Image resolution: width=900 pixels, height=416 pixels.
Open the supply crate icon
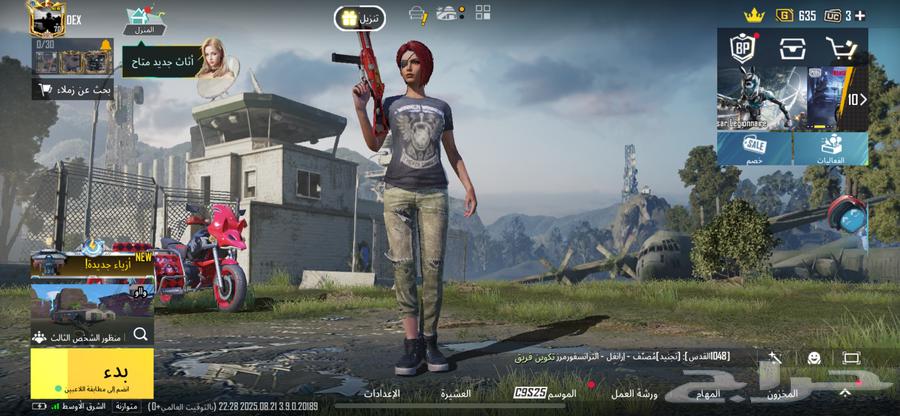click(793, 47)
